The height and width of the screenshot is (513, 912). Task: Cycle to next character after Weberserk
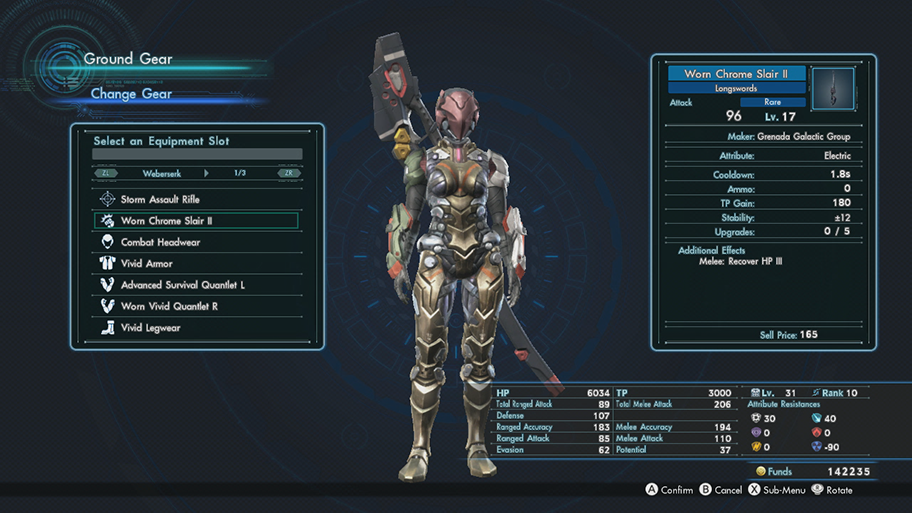click(290, 173)
